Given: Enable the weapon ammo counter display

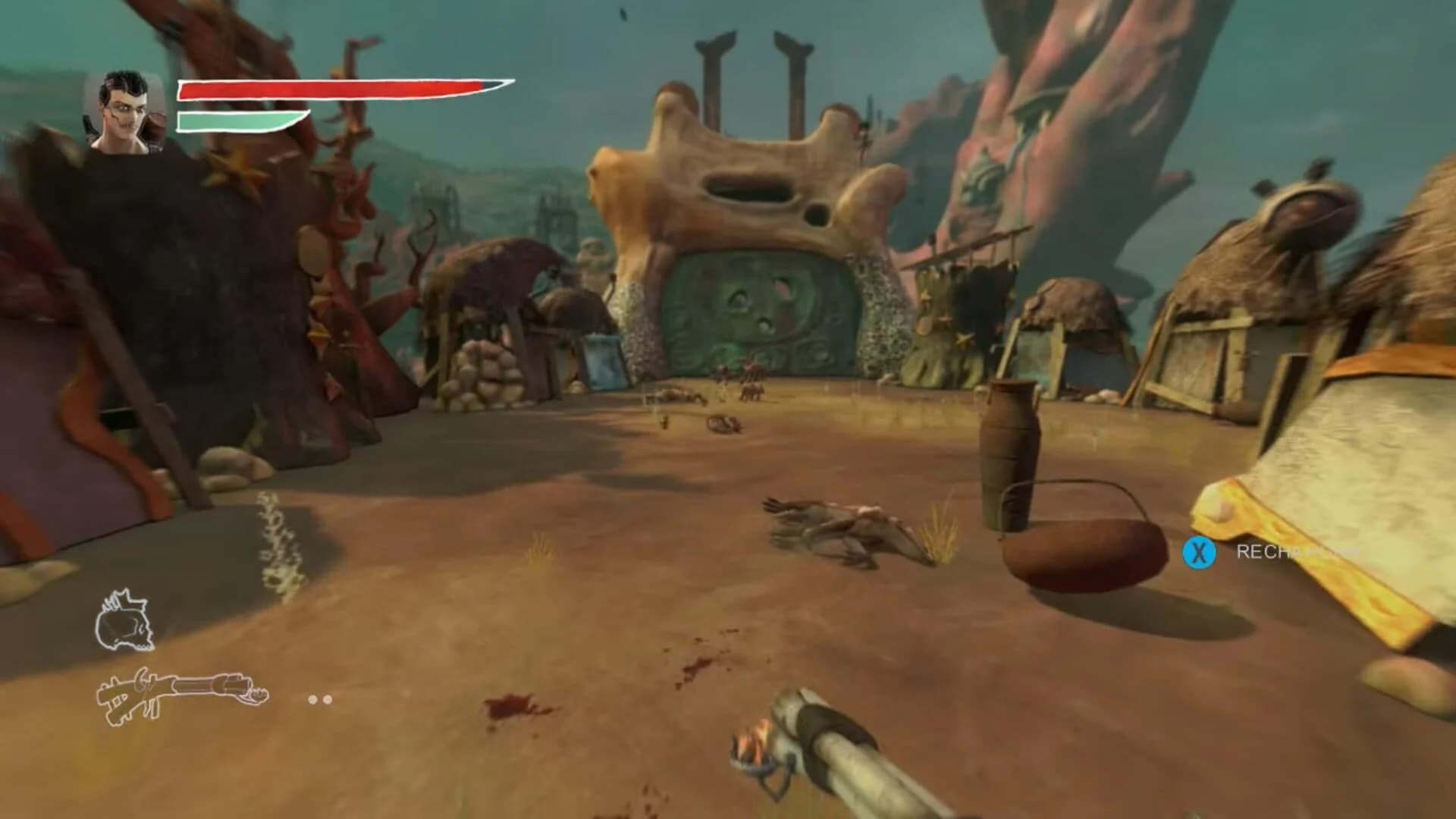Looking at the screenshot, I should (320, 700).
